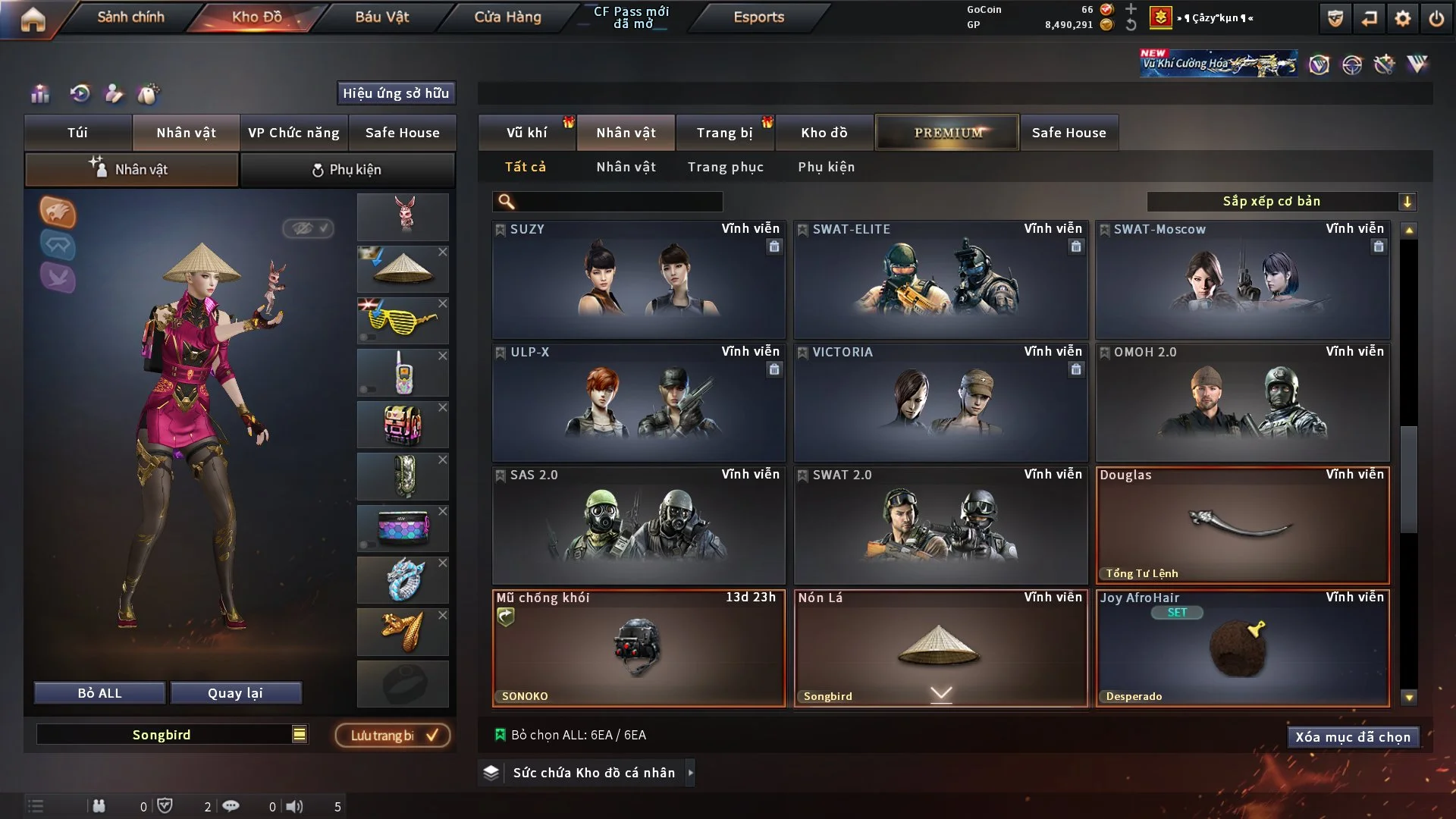The height and width of the screenshot is (819, 1456).
Task: Select the Joy AfroHair item
Action: click(x=1242, y=648)
